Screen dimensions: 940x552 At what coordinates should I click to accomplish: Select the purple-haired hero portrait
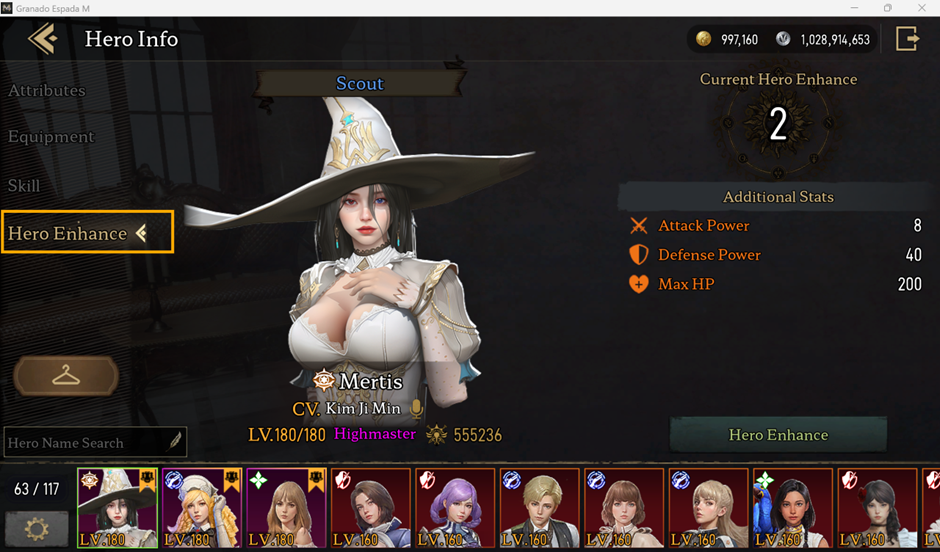(454, 507)
